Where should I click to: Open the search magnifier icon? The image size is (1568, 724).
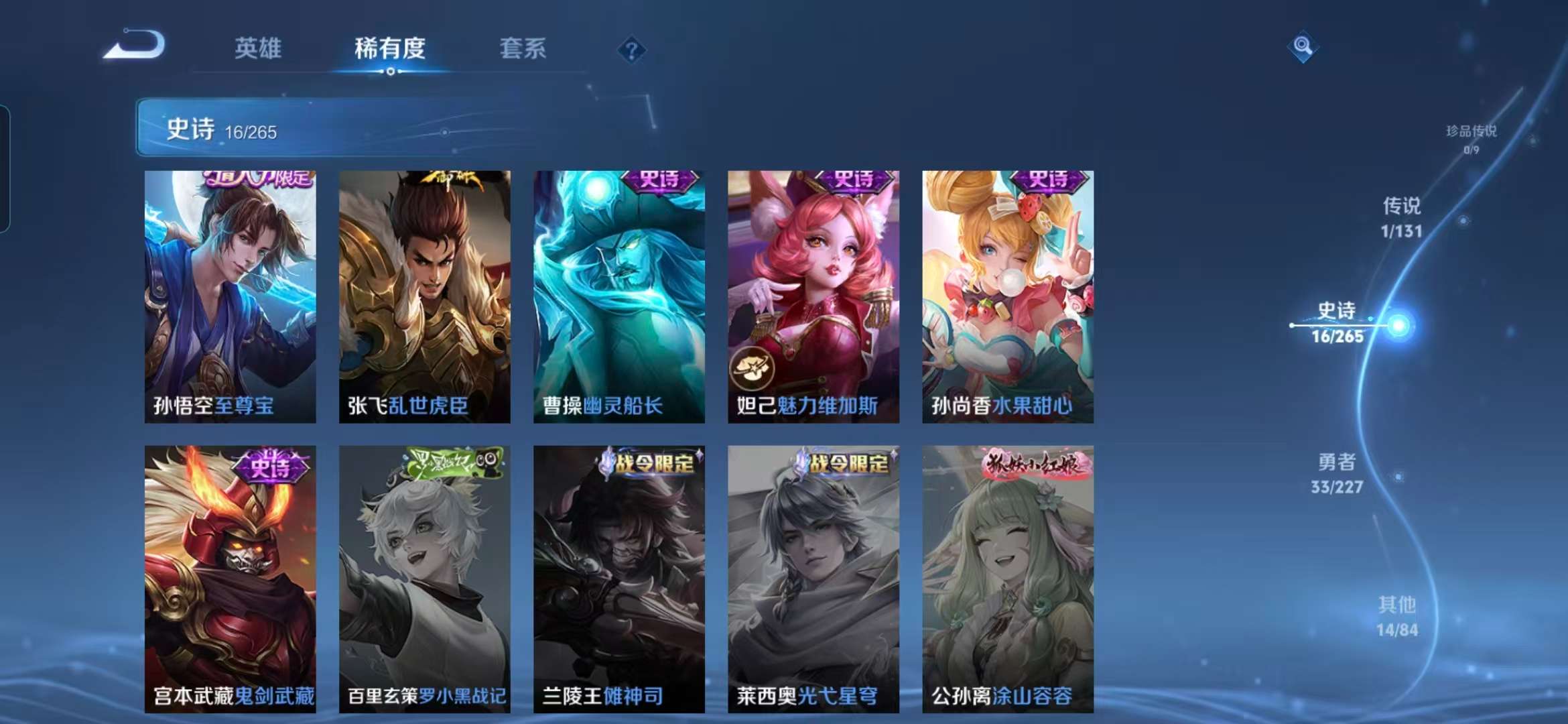tap(1303, 46)
